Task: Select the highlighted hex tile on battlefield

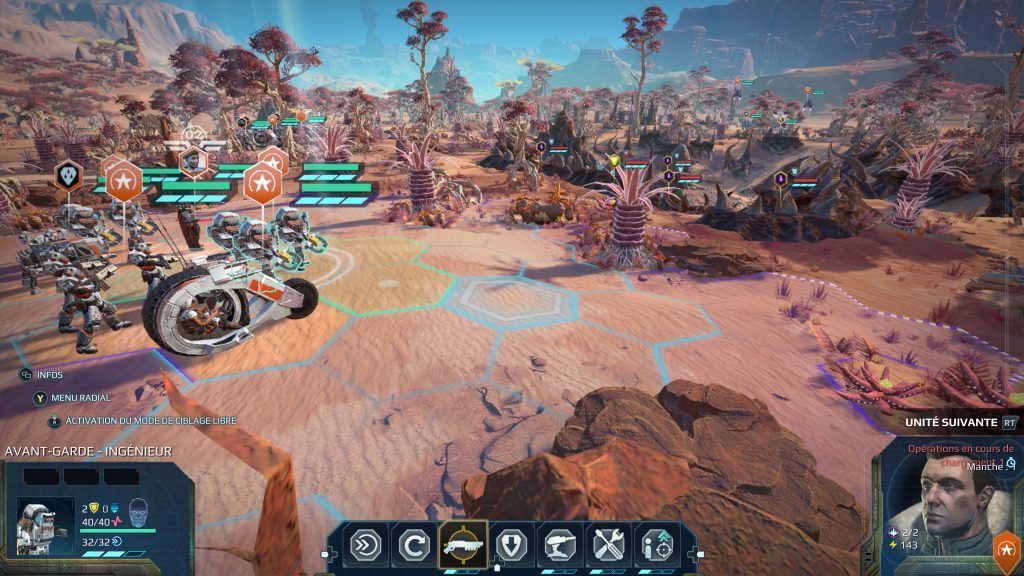Action: [497, 296]
